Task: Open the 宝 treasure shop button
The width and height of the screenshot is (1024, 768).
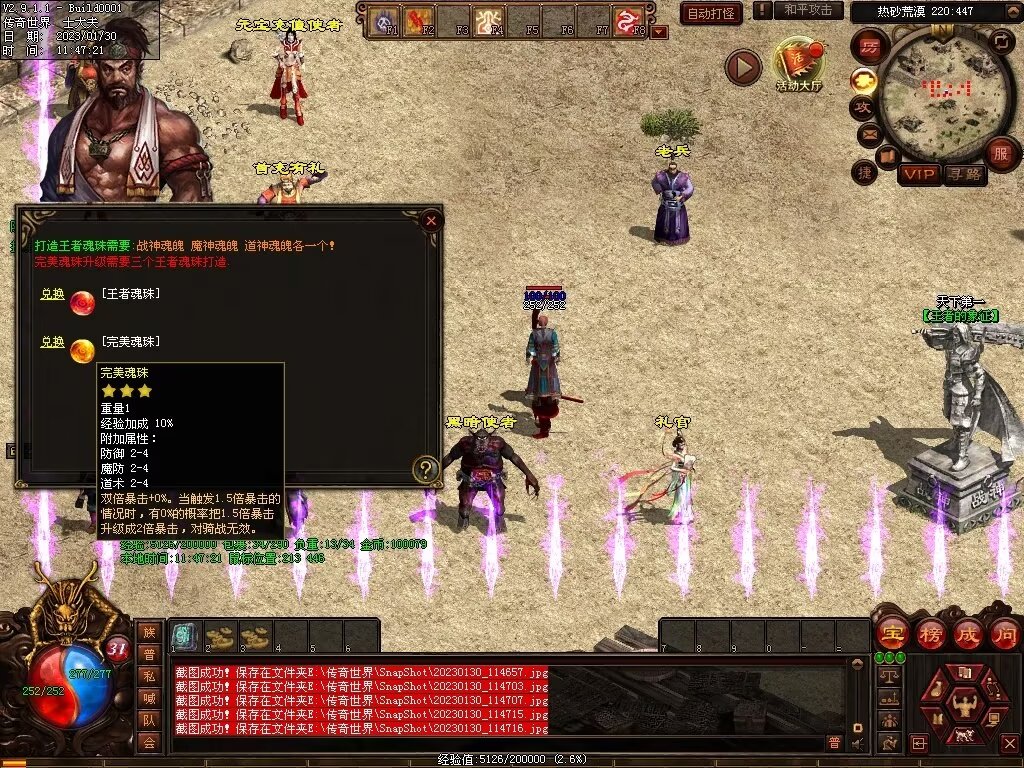Action: tap(891, 633)
